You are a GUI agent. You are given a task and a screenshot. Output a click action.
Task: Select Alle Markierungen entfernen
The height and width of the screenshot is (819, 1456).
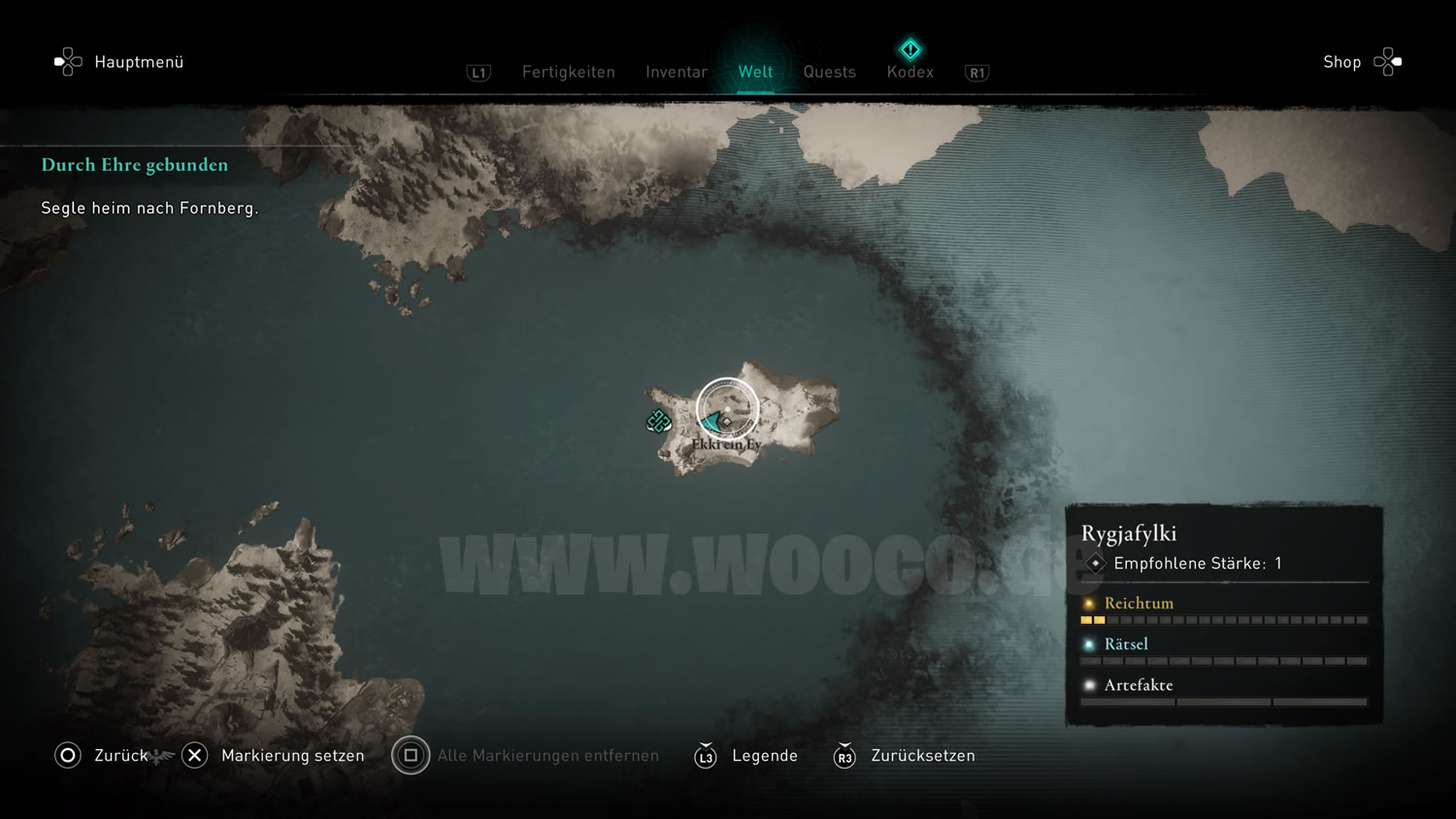click(x=547, y=755)
